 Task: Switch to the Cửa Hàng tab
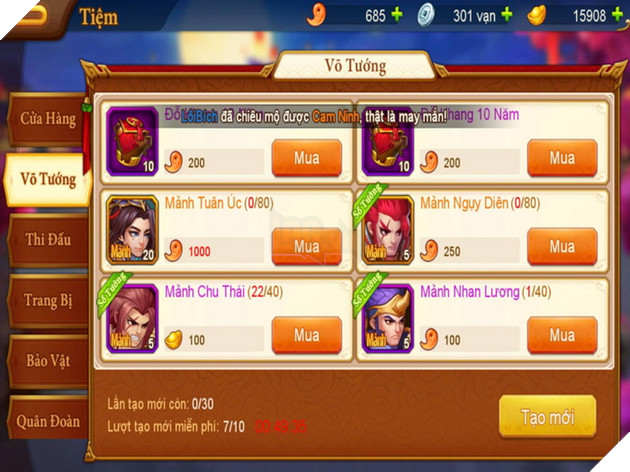[47, 119]
